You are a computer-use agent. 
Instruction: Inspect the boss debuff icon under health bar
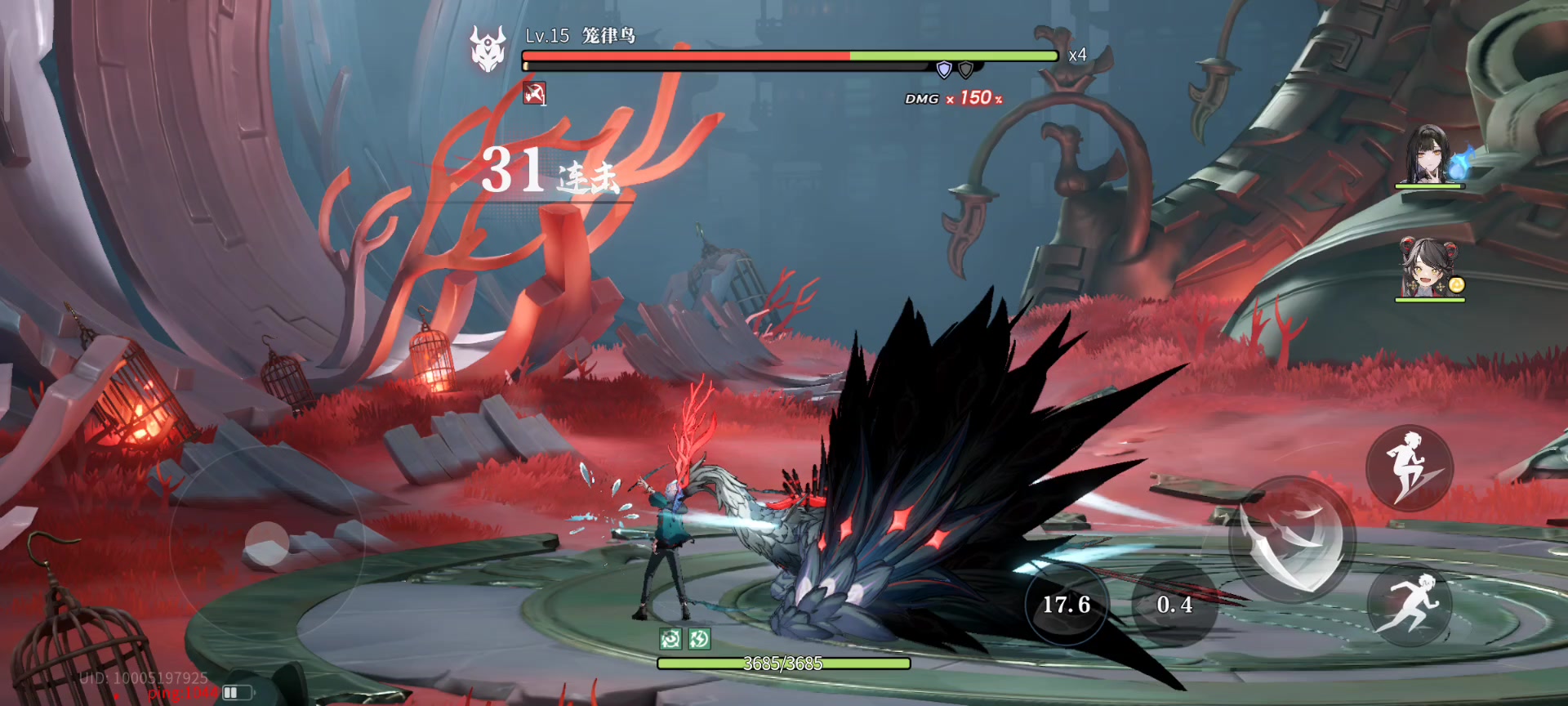coord(535,94)
